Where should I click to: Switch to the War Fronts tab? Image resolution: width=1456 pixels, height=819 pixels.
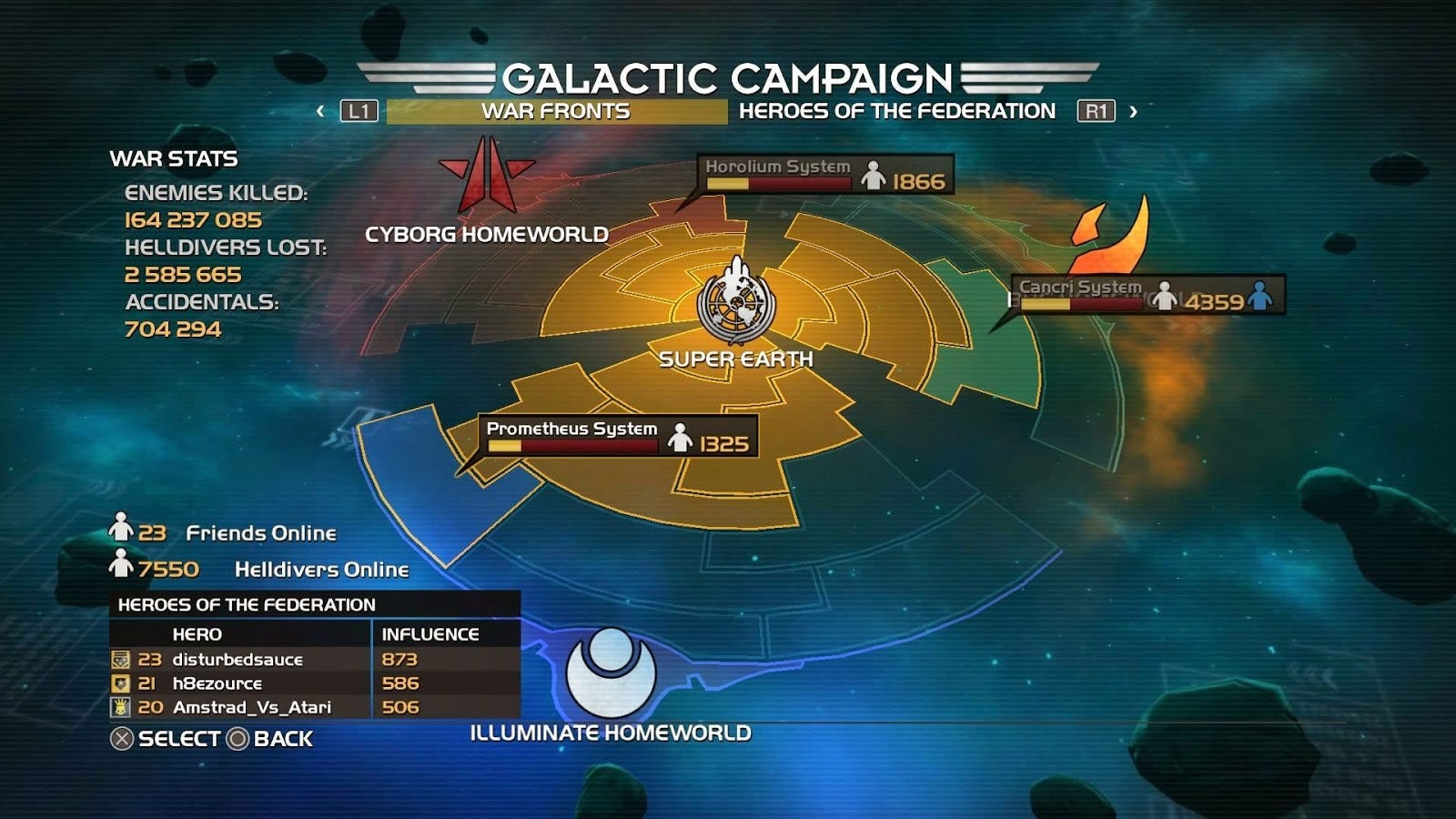(556, 111)
